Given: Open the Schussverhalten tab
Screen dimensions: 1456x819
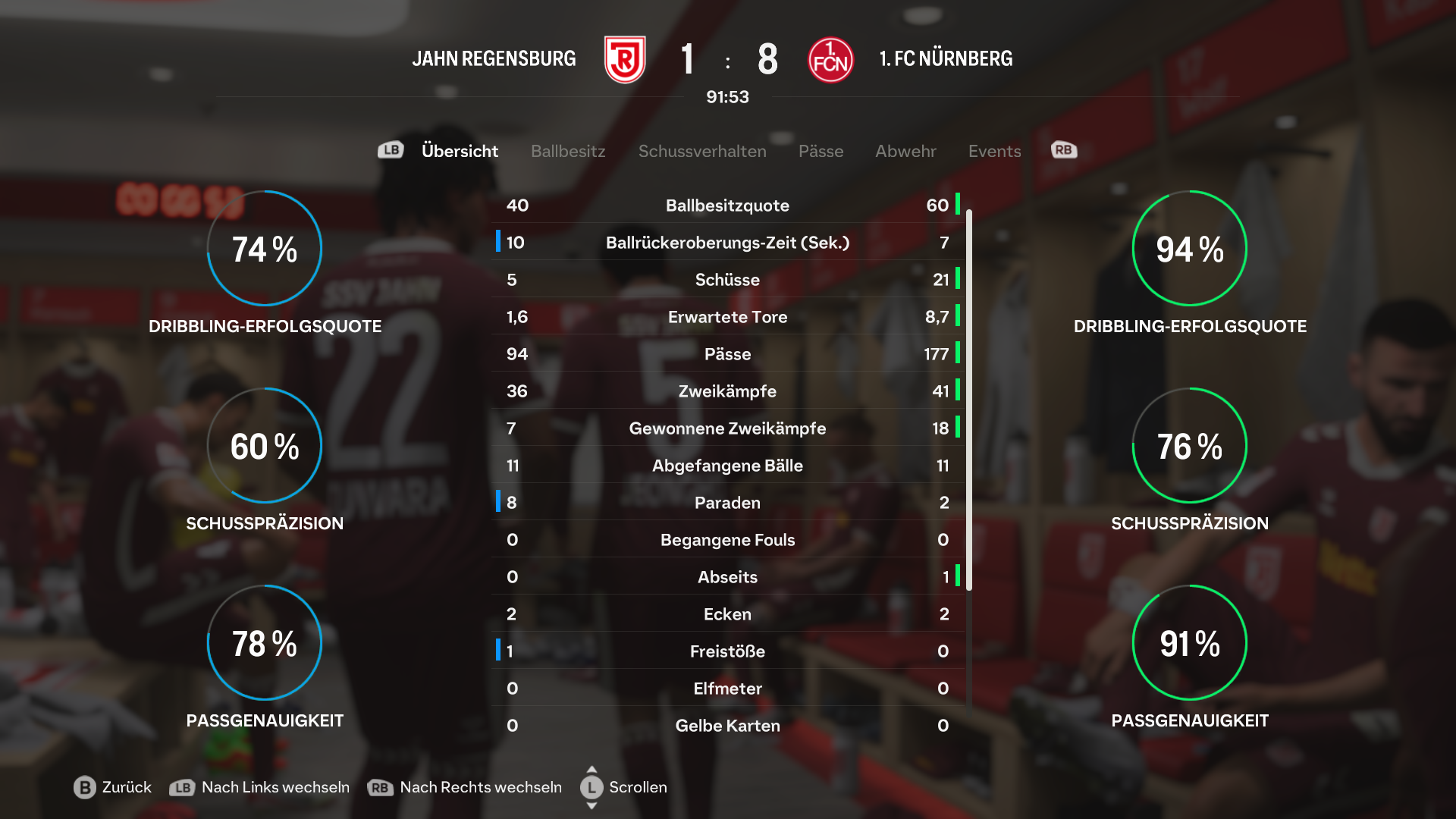Looking at the screenshot, I should click(702, 151).
